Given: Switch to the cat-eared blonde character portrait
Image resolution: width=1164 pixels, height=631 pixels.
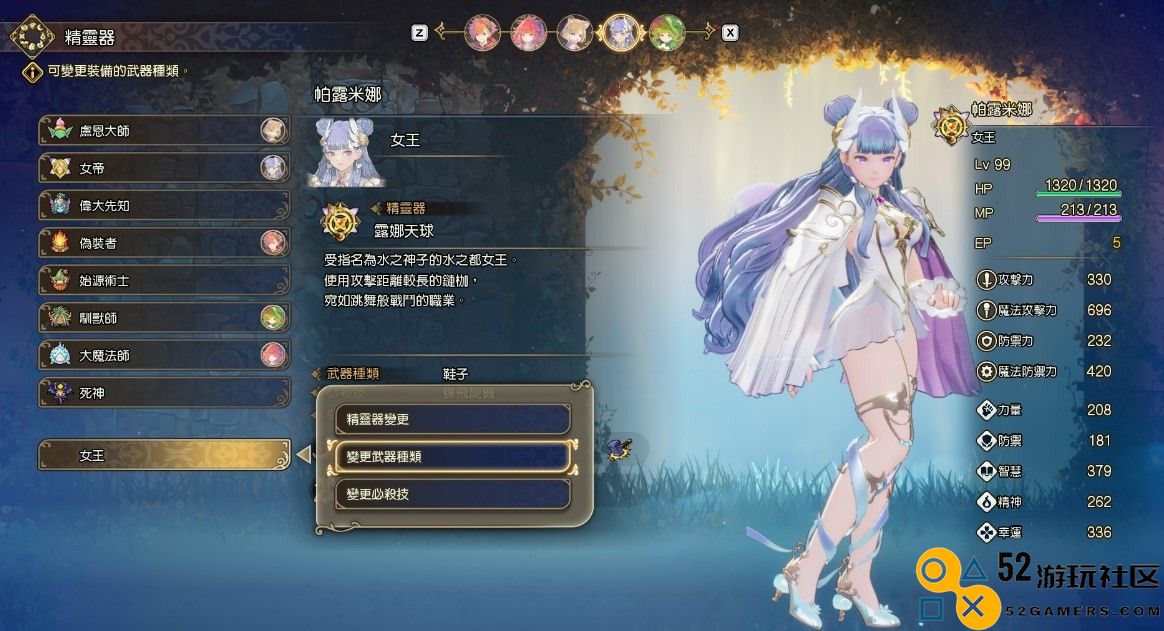Looking at the screenshot, I should point(575,33).
